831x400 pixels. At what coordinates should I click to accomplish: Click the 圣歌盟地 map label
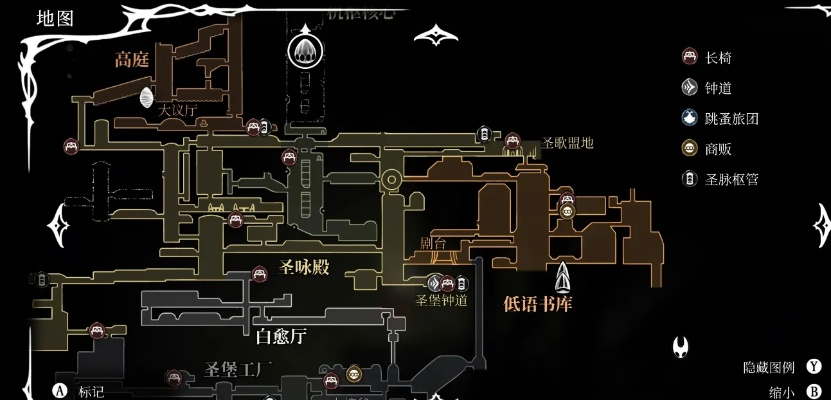[567, 143]
